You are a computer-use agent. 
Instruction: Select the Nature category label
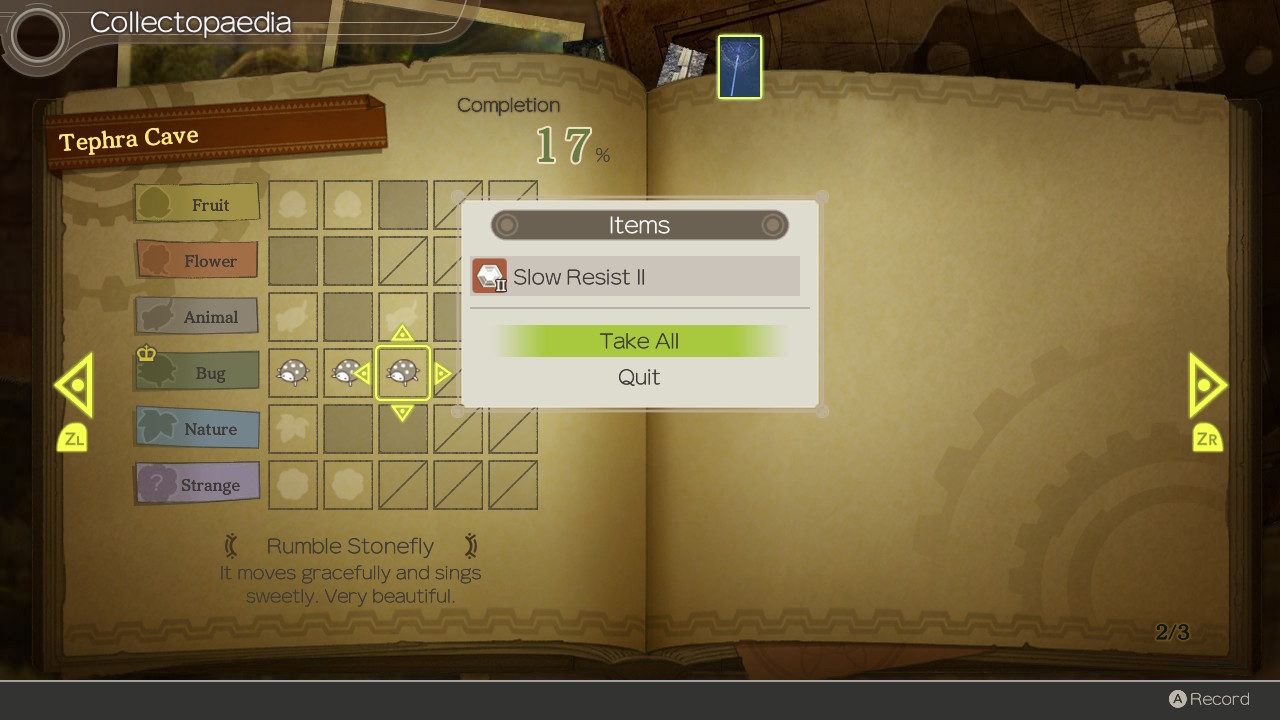coord(198,429)
